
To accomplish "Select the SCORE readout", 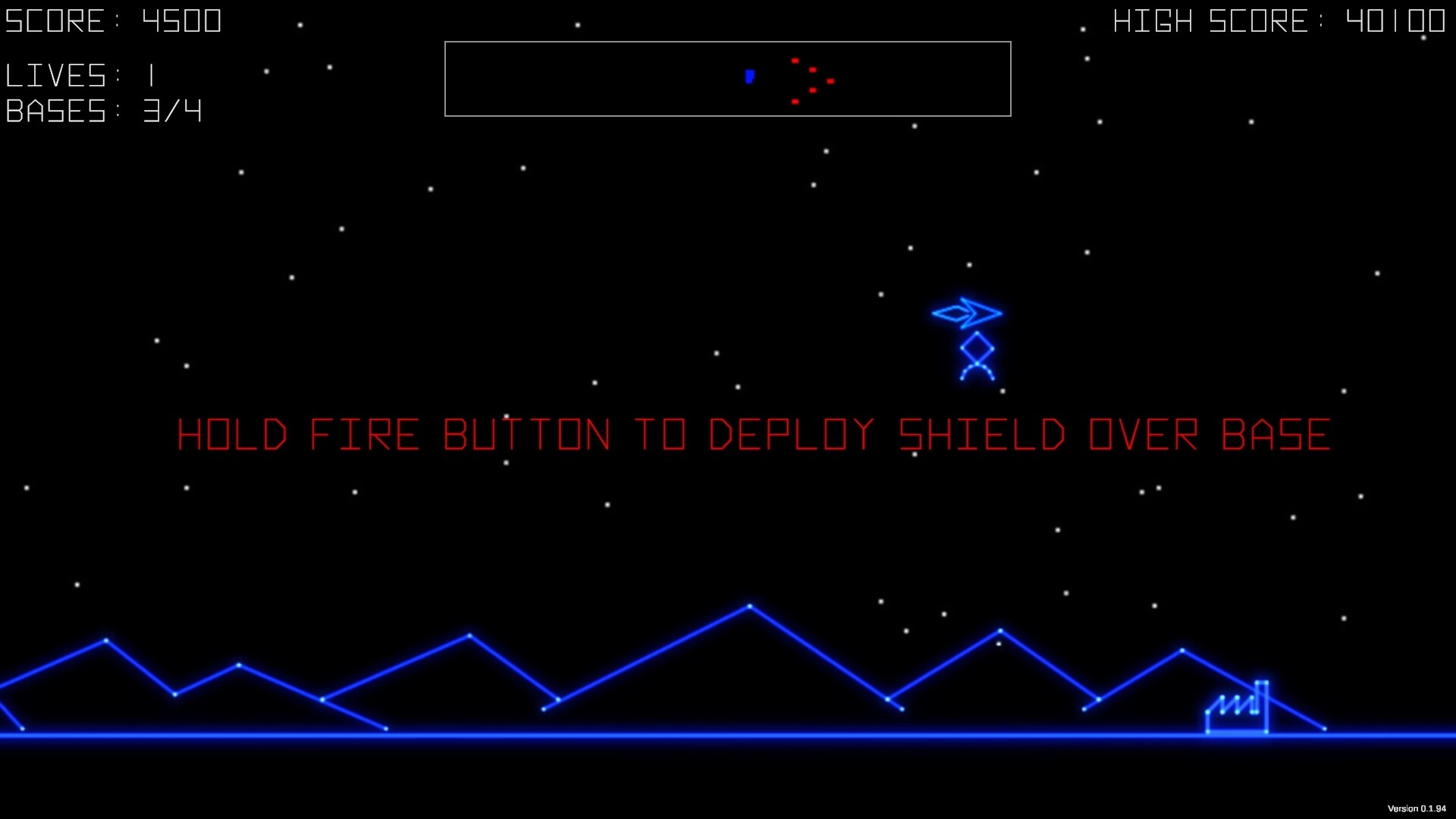I will click(x=114, y=20).
